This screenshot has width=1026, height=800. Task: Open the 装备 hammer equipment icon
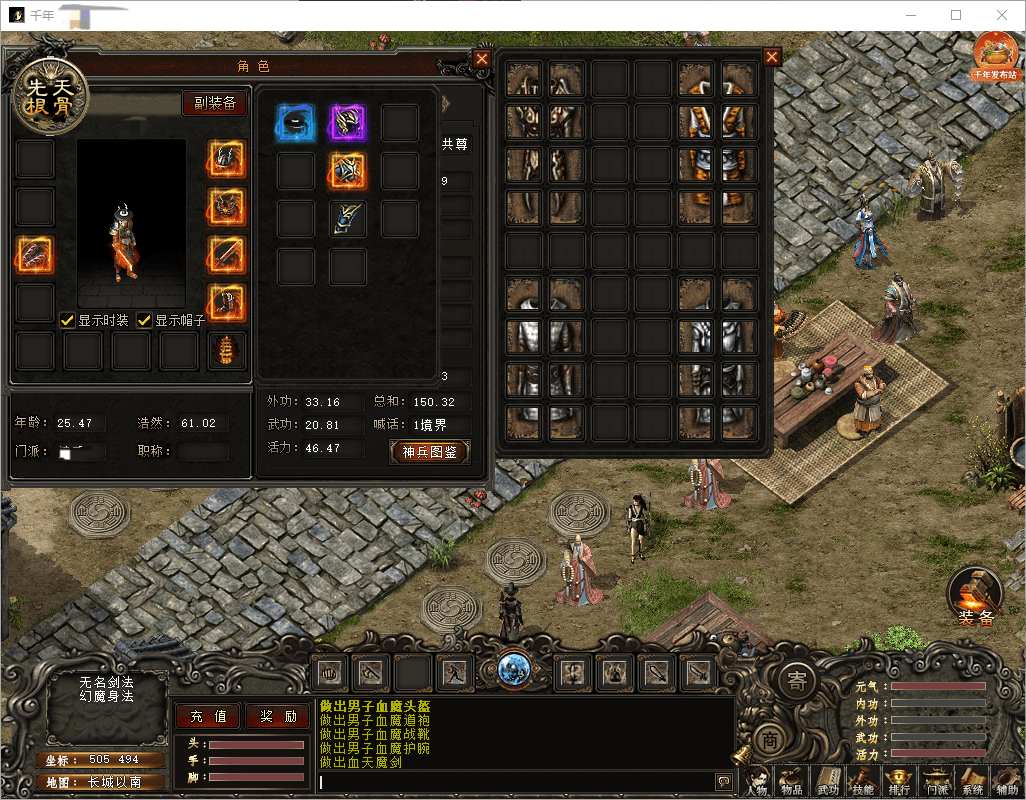pyautogui.click(x=974, y=597)
